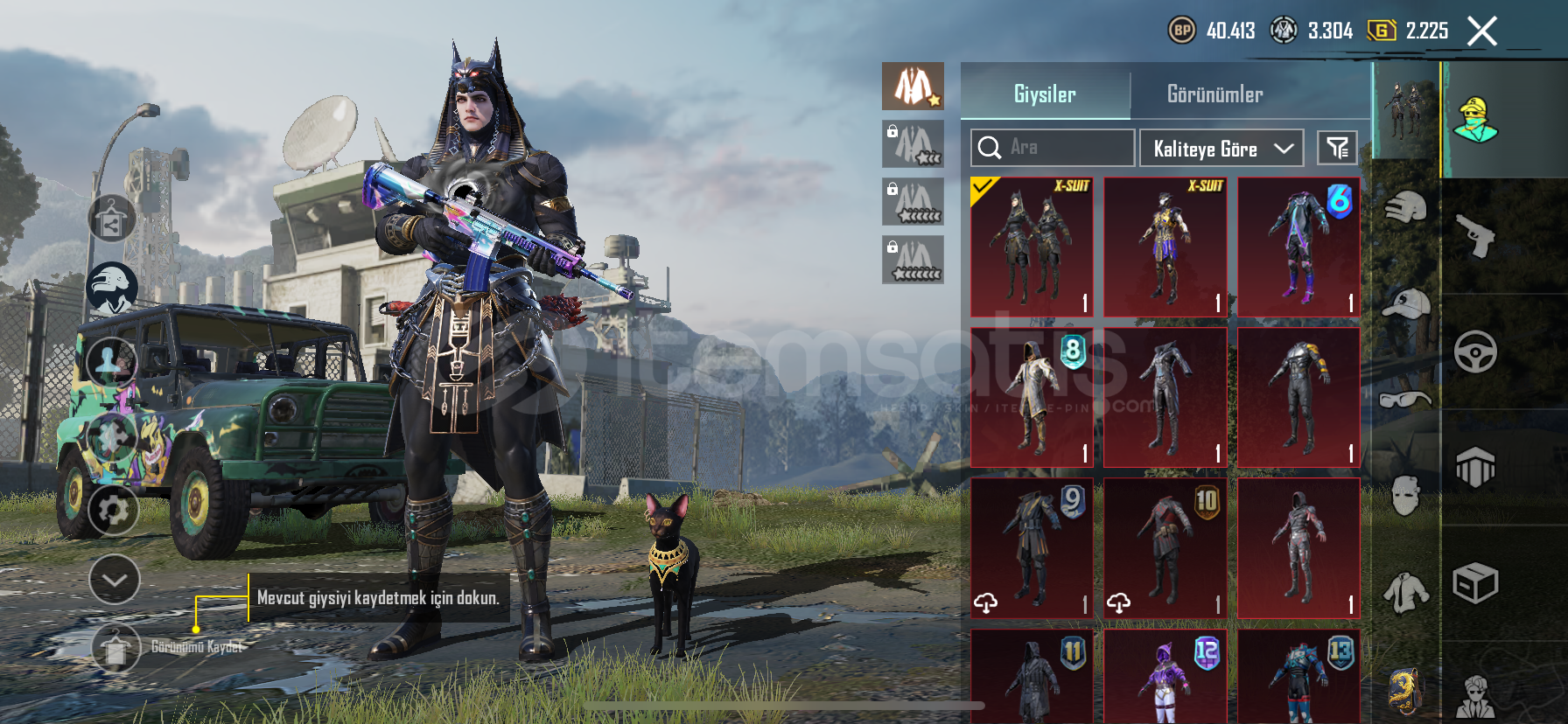Screen dimensions: 1568x724
Task: Choose the purple hooded outfit badge 12
Action: pyautogui.click(x=1165, y=677)
